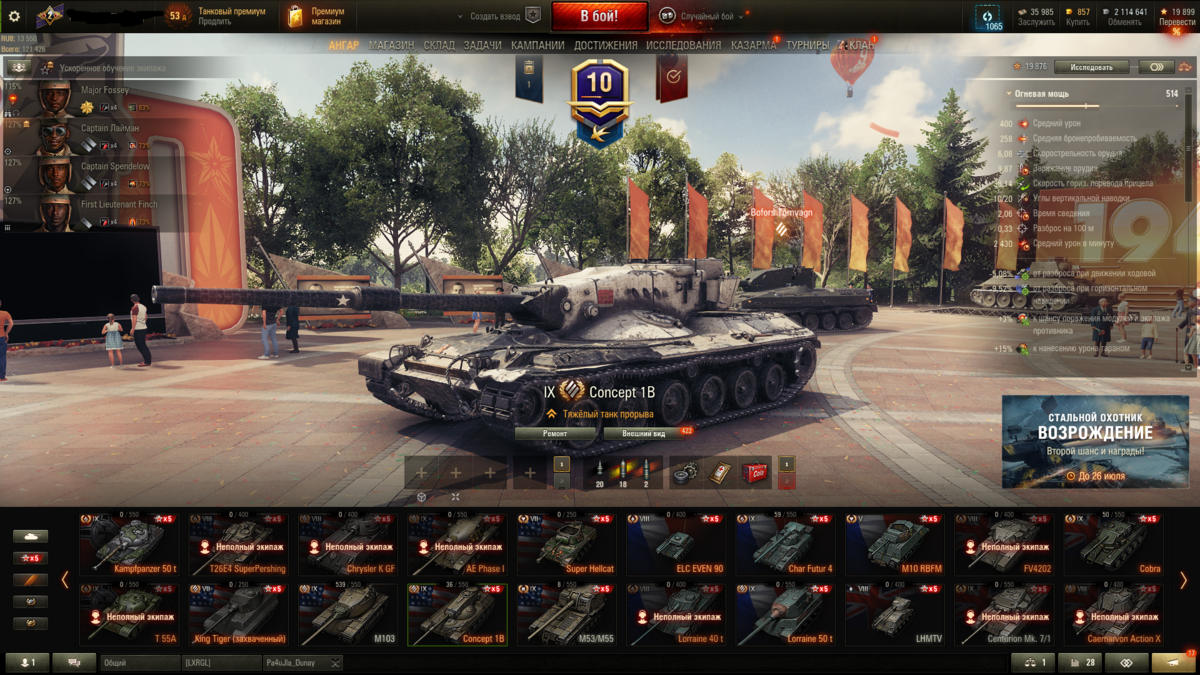Click the Ремонт repair button

[x=555, y=434]
